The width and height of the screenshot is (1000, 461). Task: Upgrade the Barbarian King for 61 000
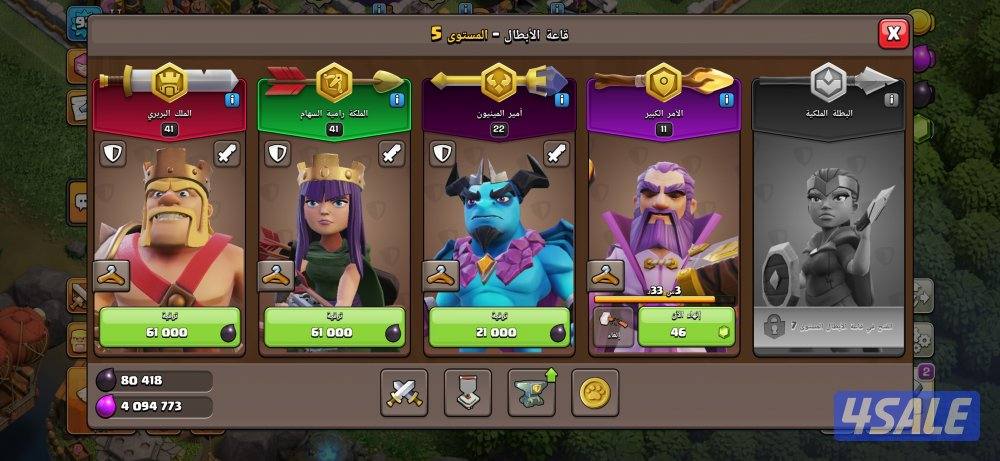coord(169,329)
